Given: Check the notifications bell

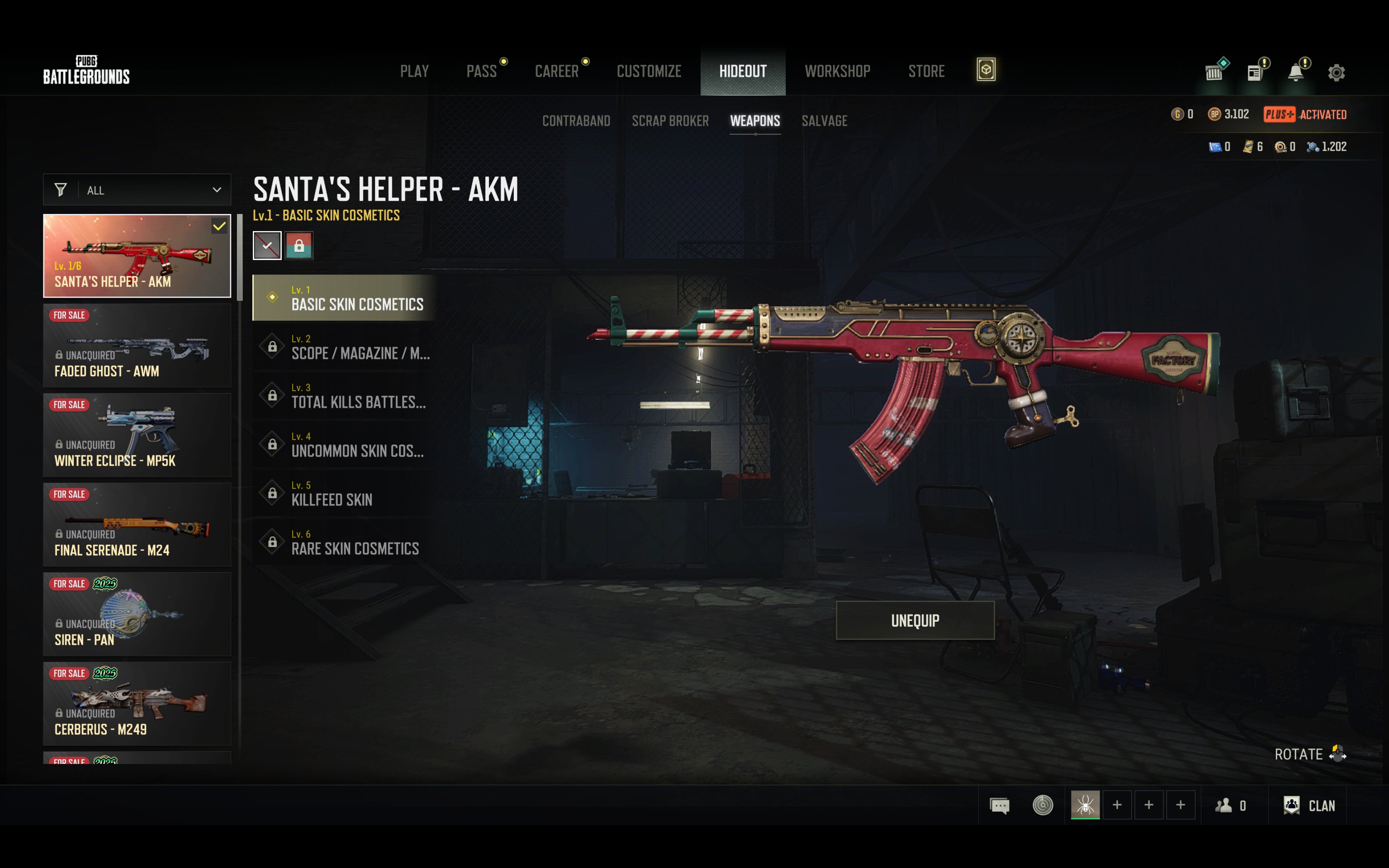Looking at the screenshot, I should (x=1295, y=72).
